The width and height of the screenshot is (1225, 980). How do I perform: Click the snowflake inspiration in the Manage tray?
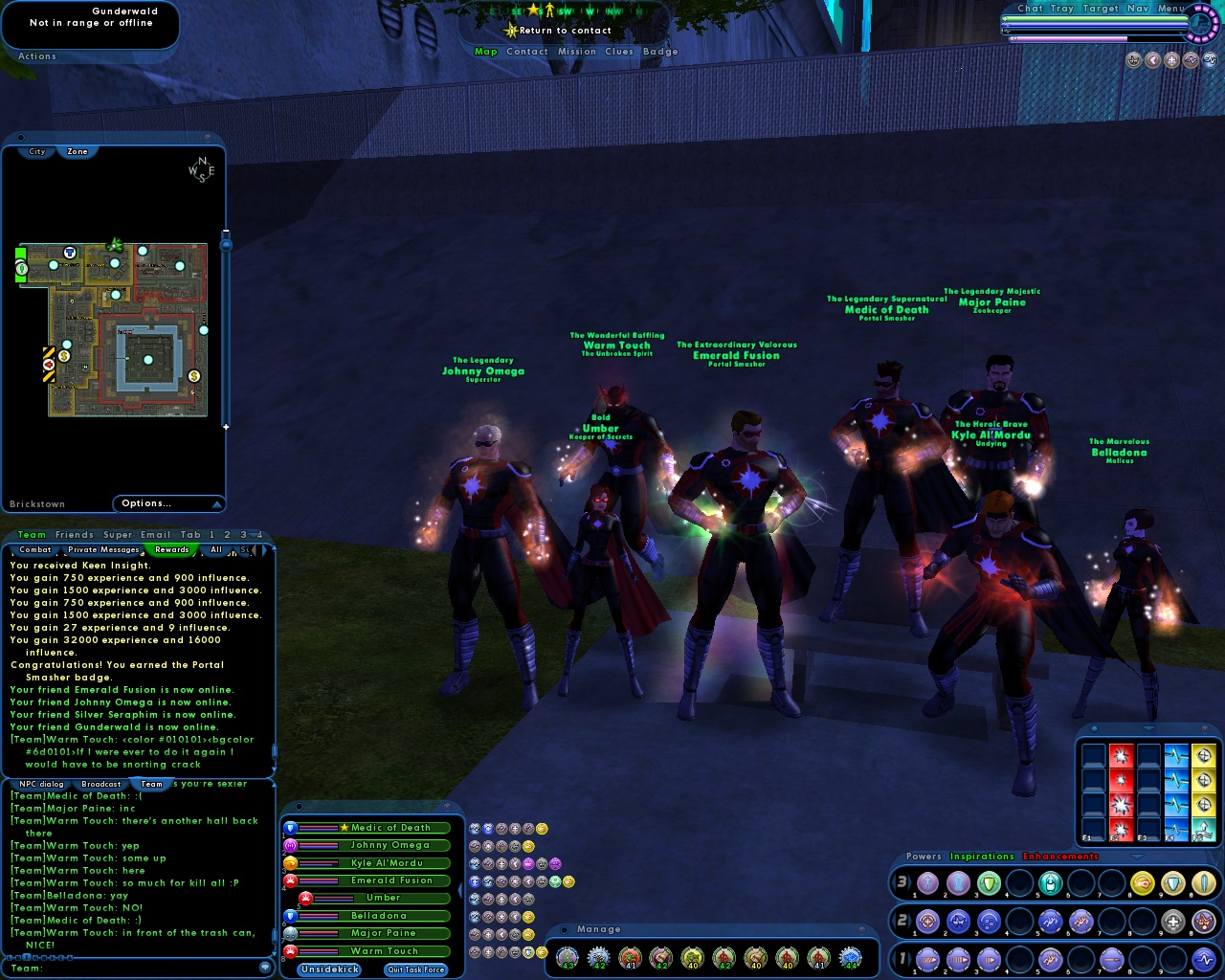tap(852, 957)
